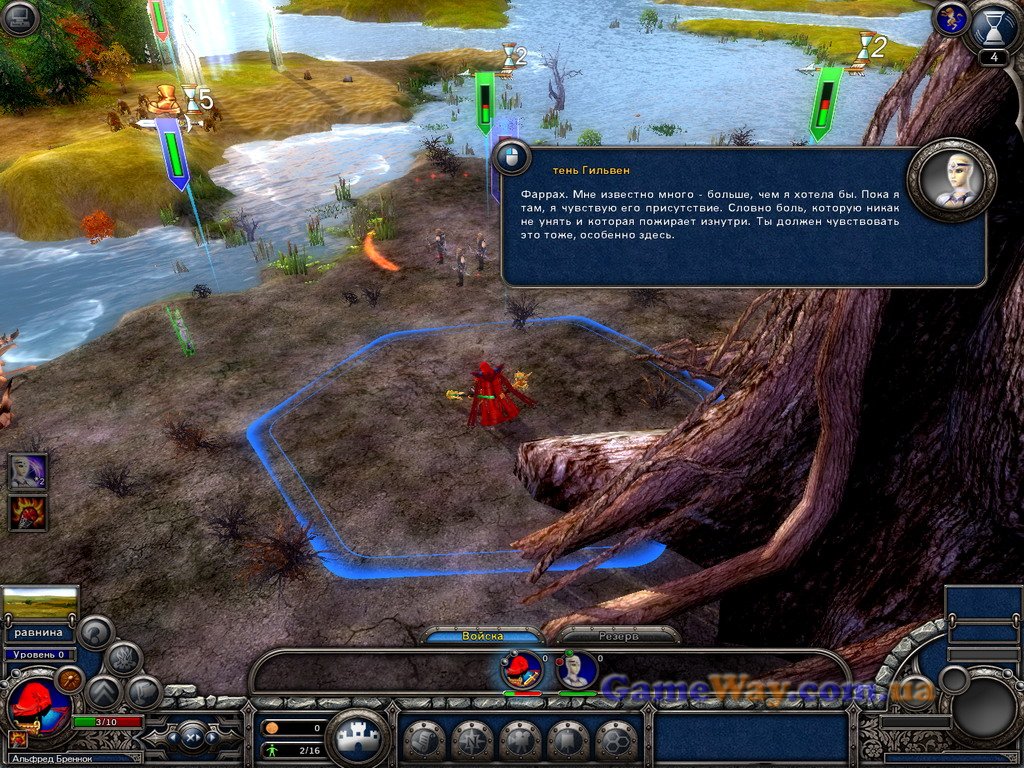1024x768 pixels.
Task: End the turn with the hourglass button
Action: click(x=993, y=27)
